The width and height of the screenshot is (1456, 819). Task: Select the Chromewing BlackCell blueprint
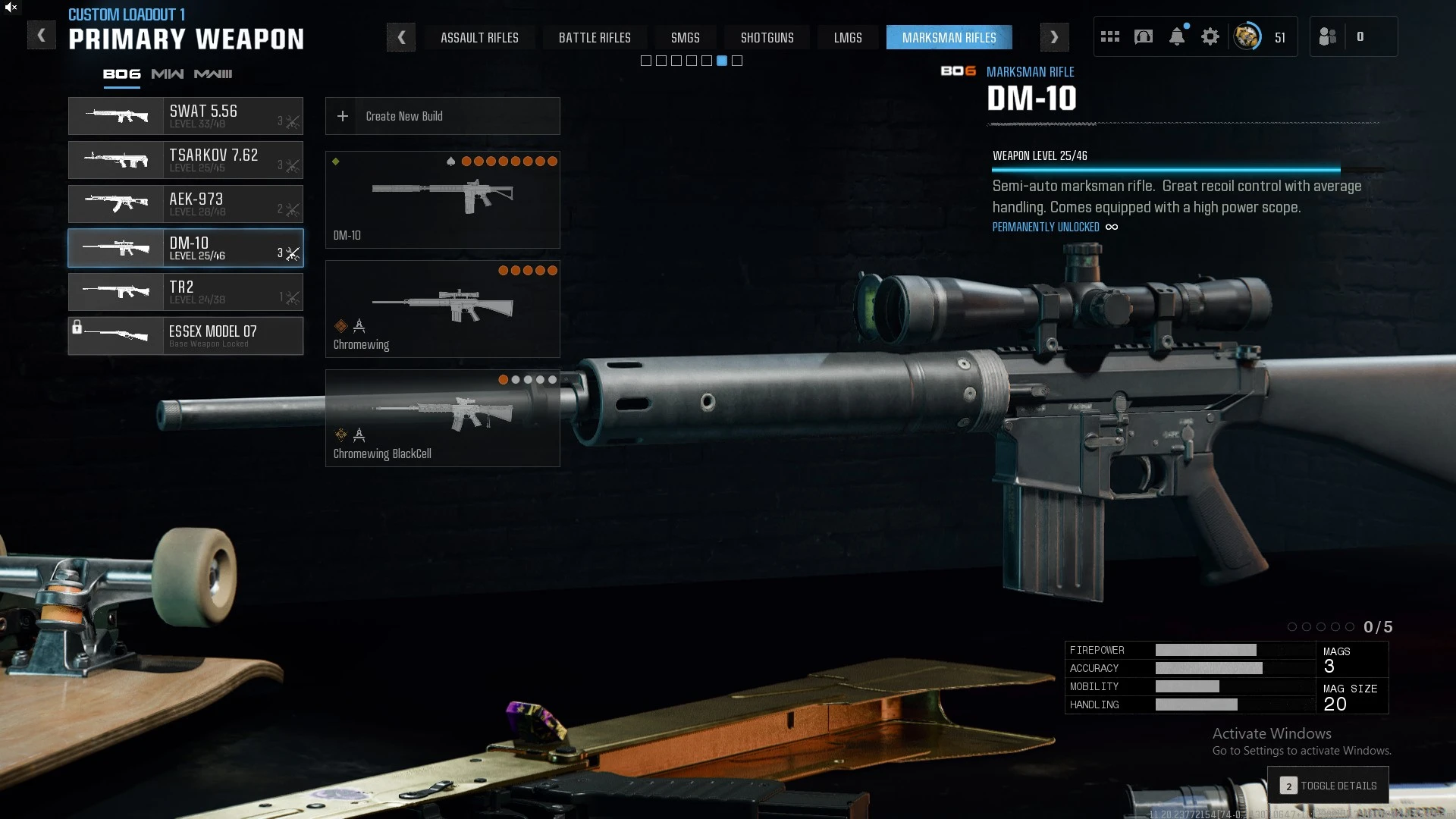click(x=442, y=418)
